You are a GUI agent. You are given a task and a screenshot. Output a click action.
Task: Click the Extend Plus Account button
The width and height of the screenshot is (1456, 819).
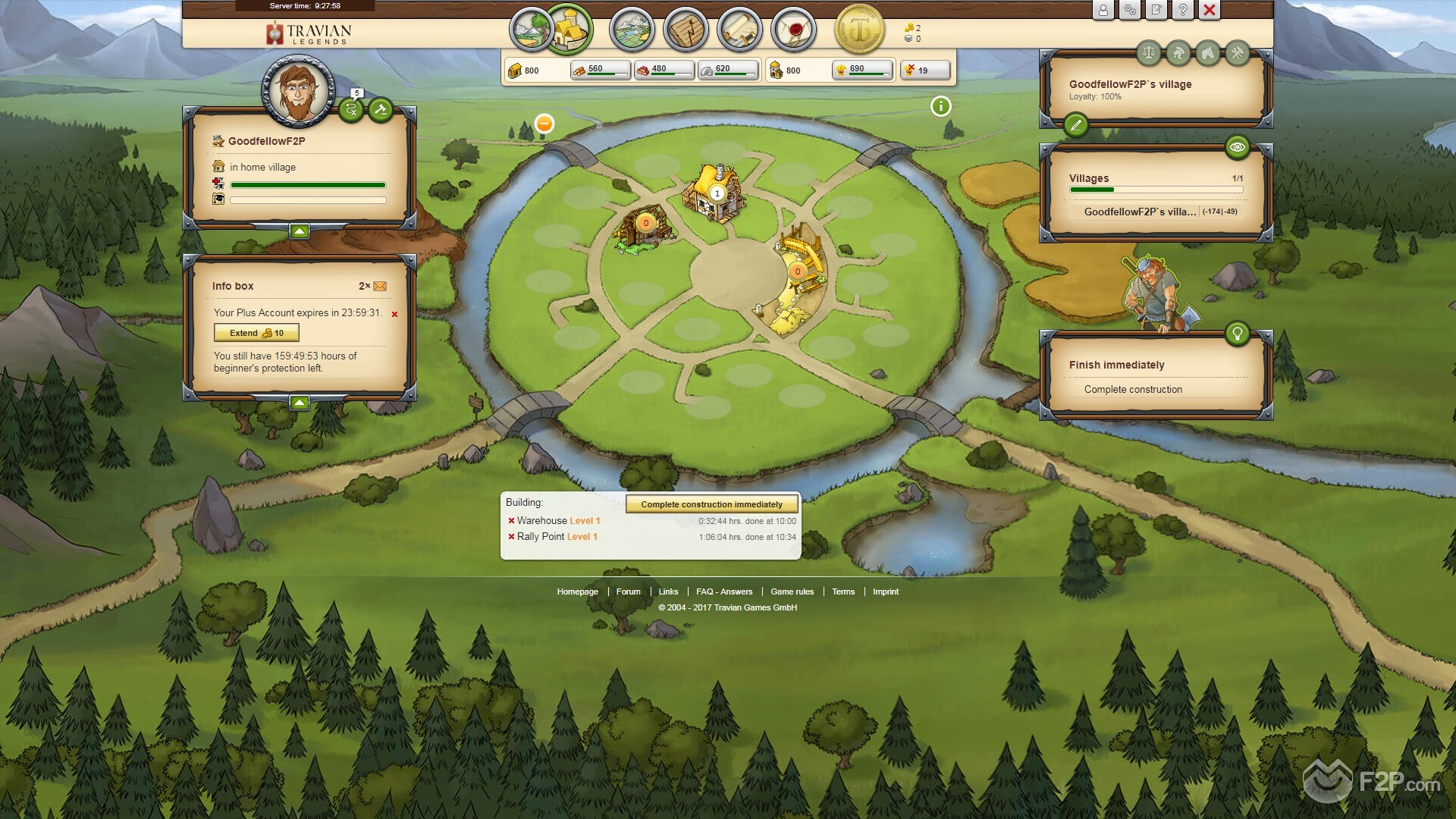256,332
